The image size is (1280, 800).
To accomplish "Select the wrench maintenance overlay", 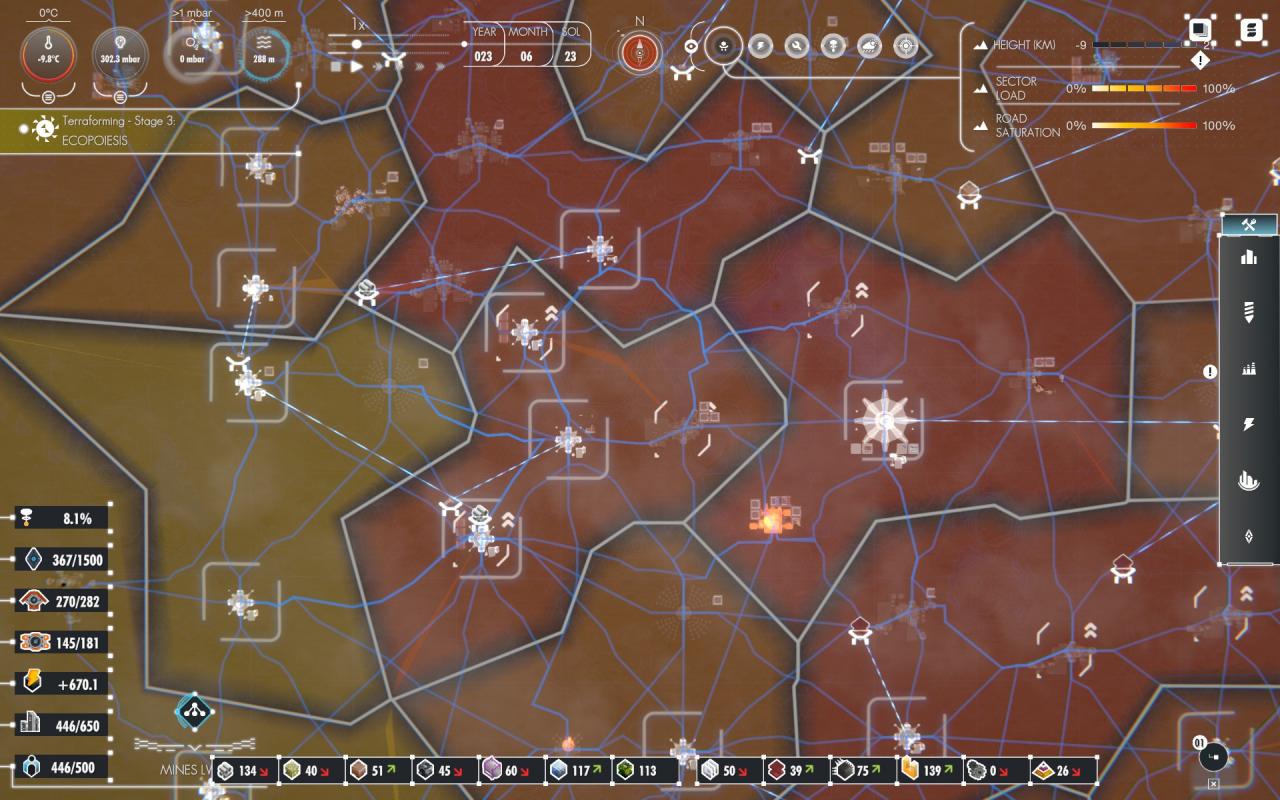I will tap(797, 46).
